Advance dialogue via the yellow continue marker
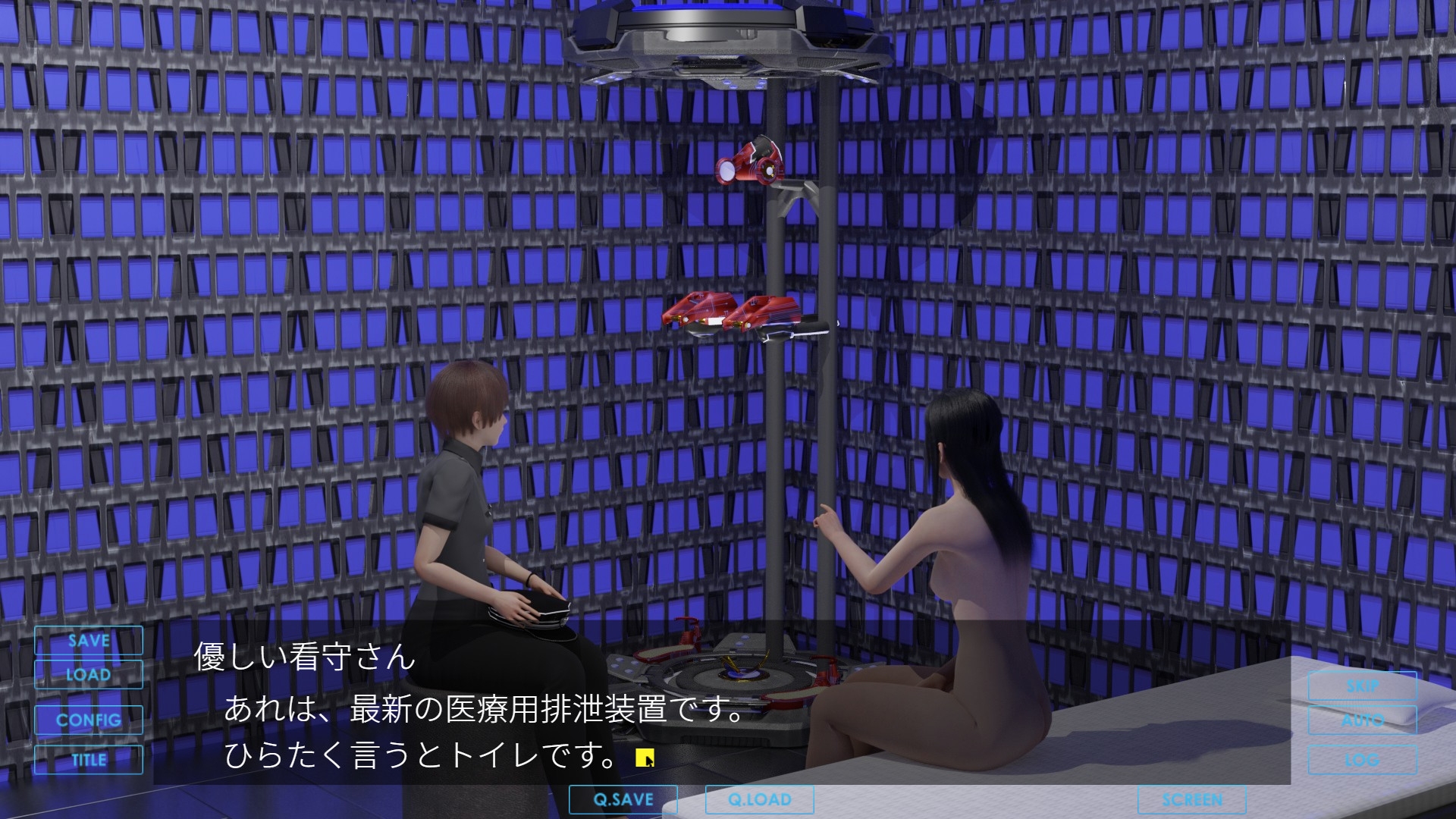The width and height of the screenshot is (1456, 819). click(x=645, y=758)
